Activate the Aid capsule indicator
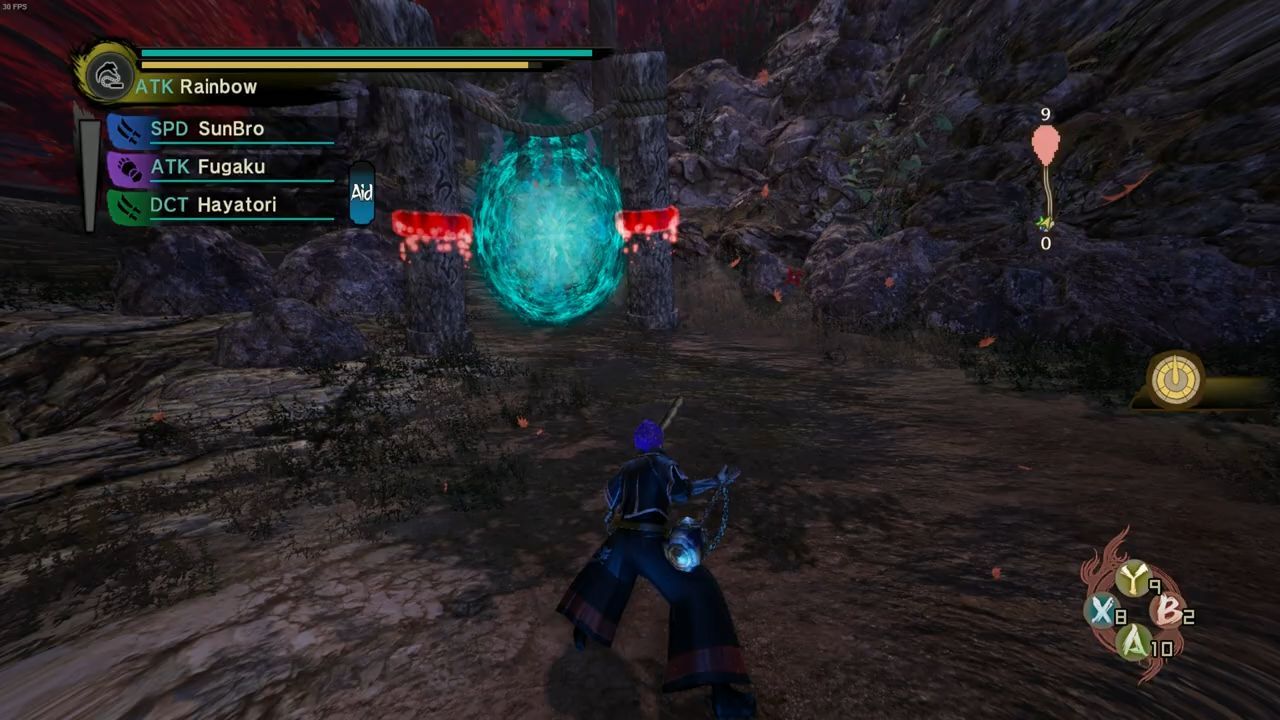The image size is (1280, 720). 361,193
